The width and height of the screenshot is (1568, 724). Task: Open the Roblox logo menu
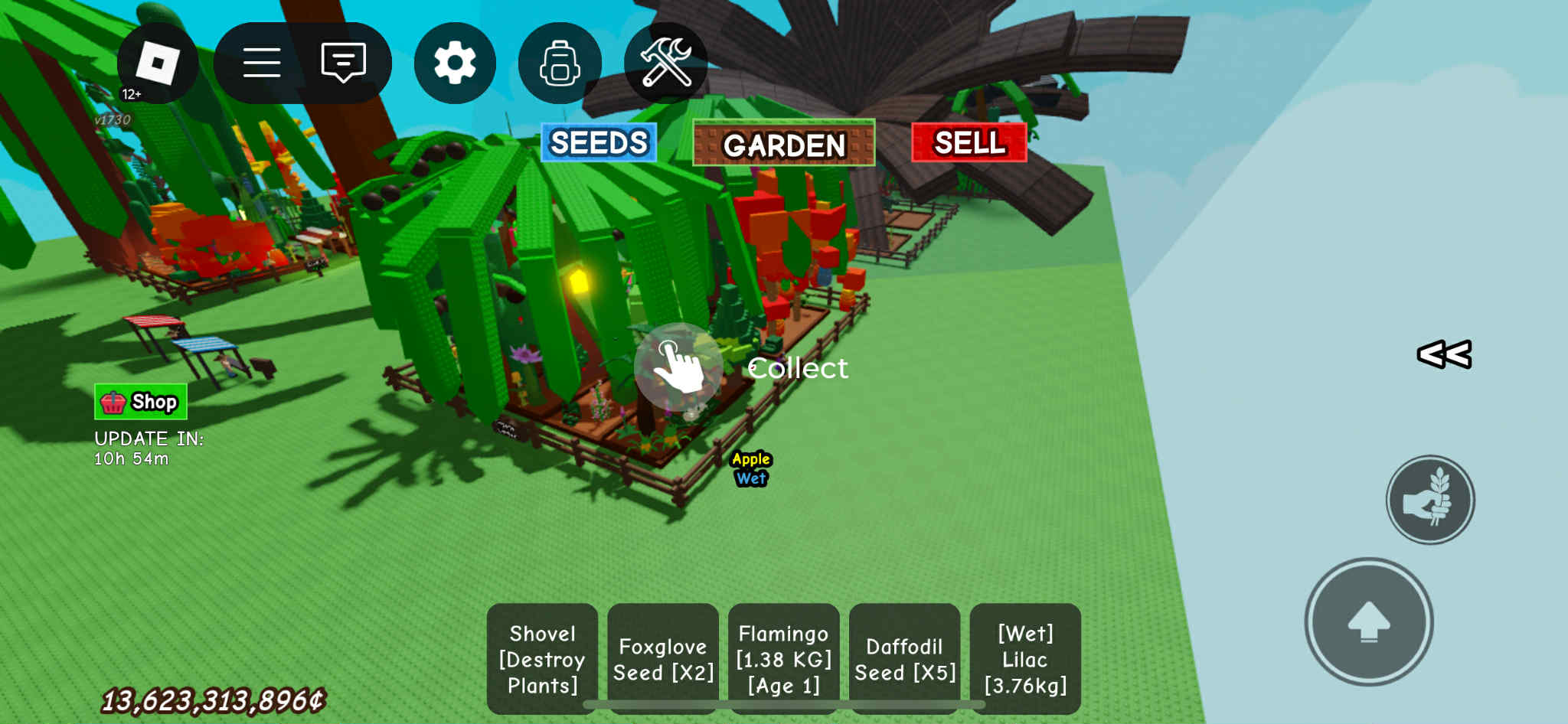pyautogui.click(x=158, y=64)
